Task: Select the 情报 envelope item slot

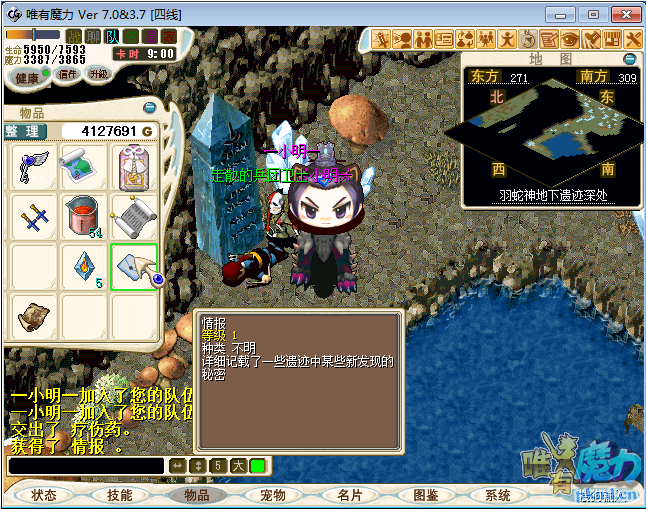Action: click(134, 266)
